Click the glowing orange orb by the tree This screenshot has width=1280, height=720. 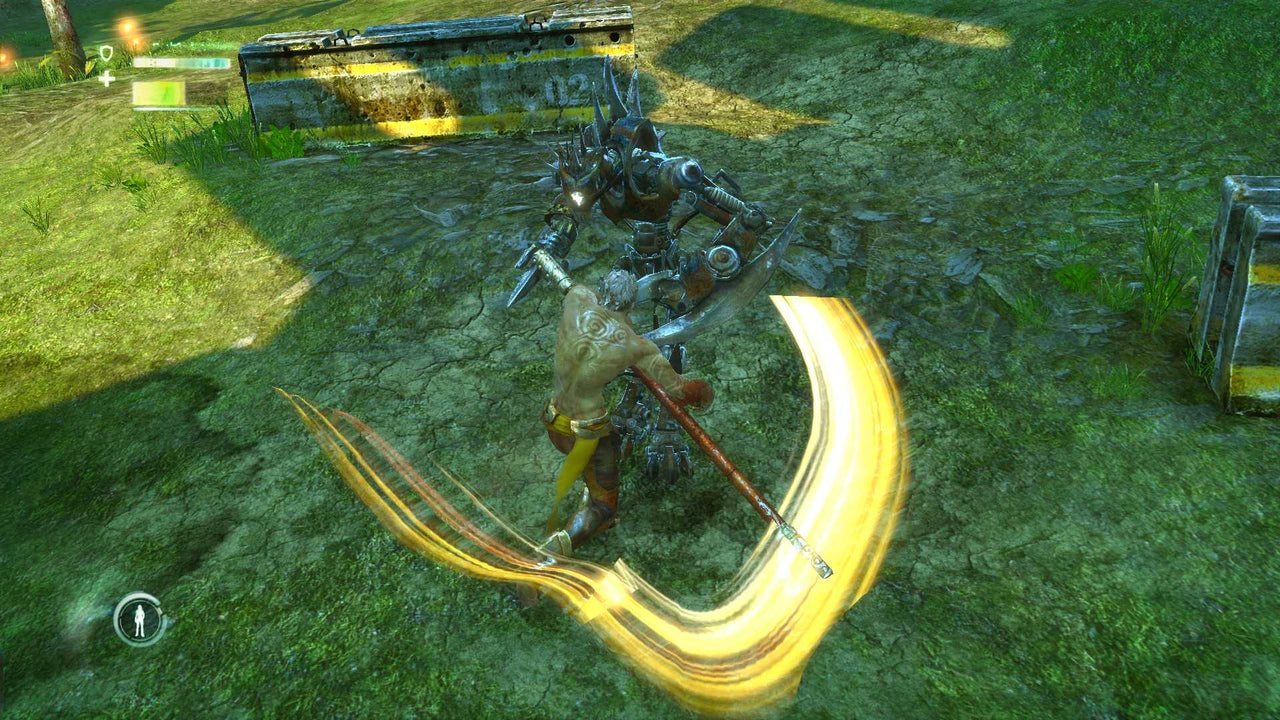[128, 27]
